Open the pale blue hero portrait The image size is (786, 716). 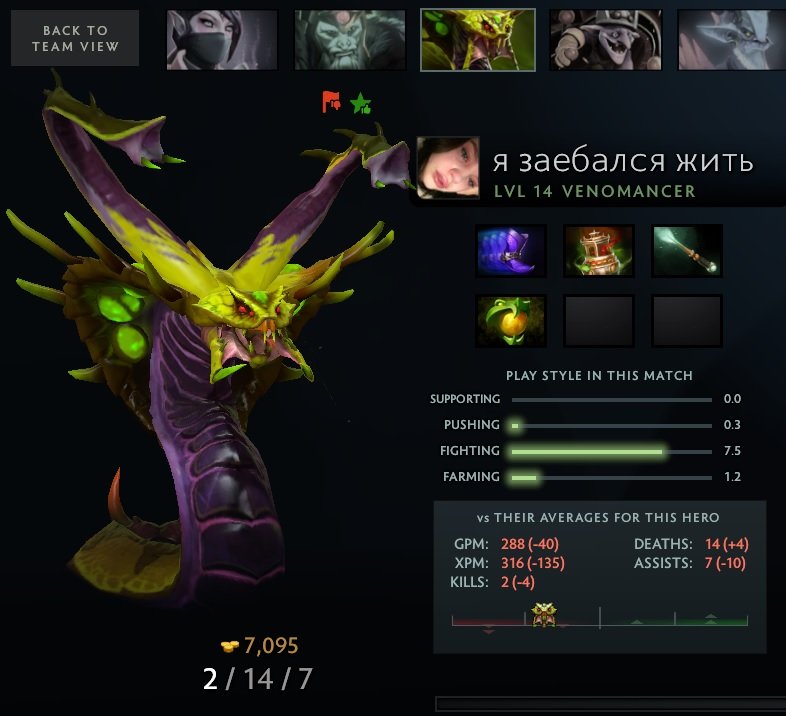pos(731,40)
